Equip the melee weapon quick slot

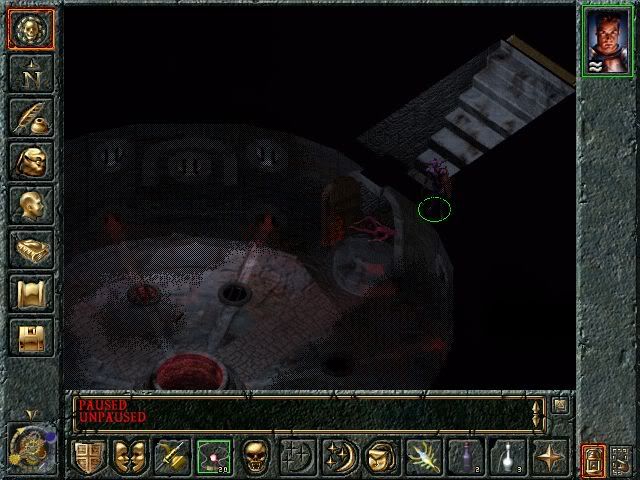click(x=171, y=457)
